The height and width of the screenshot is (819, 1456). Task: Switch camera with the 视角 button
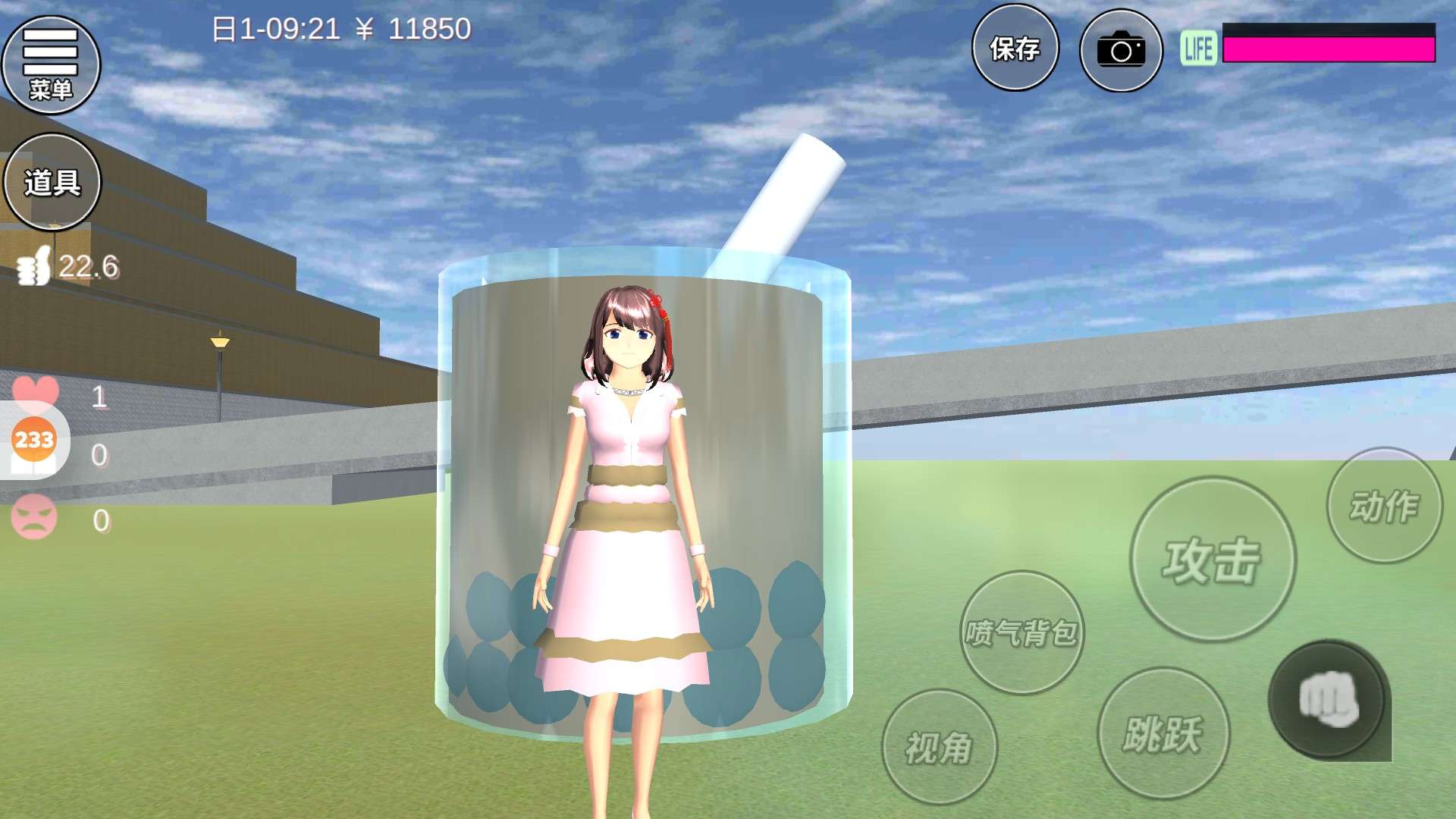(x=939, y=747)
